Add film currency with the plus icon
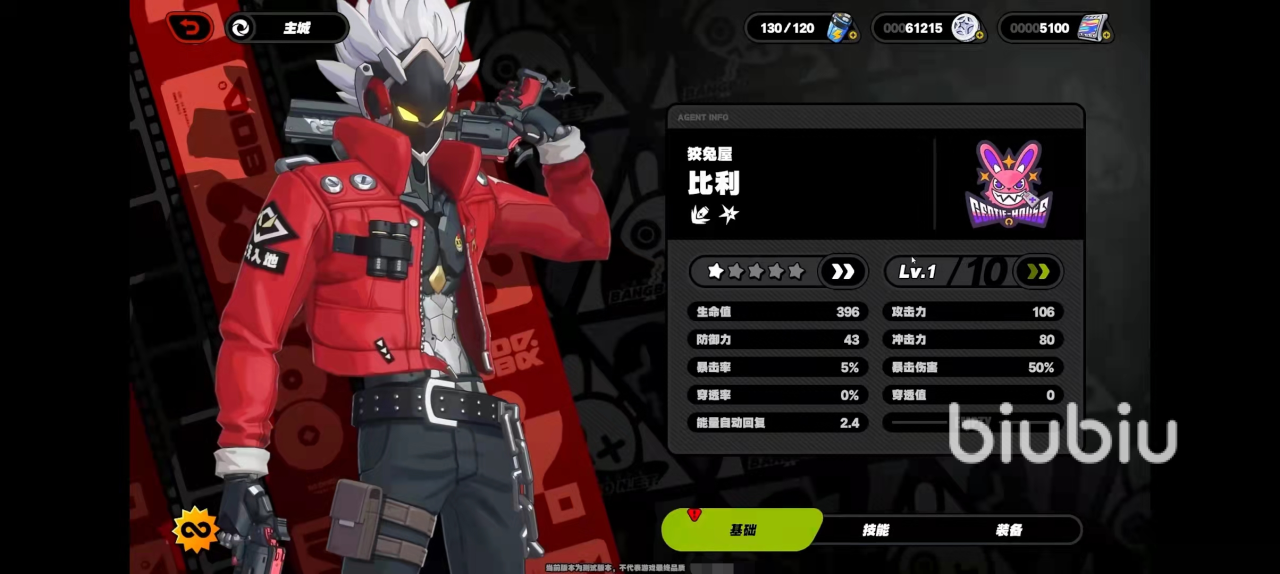The height and width of the screenshot is (574, 1280). [x=1106, y=36]
